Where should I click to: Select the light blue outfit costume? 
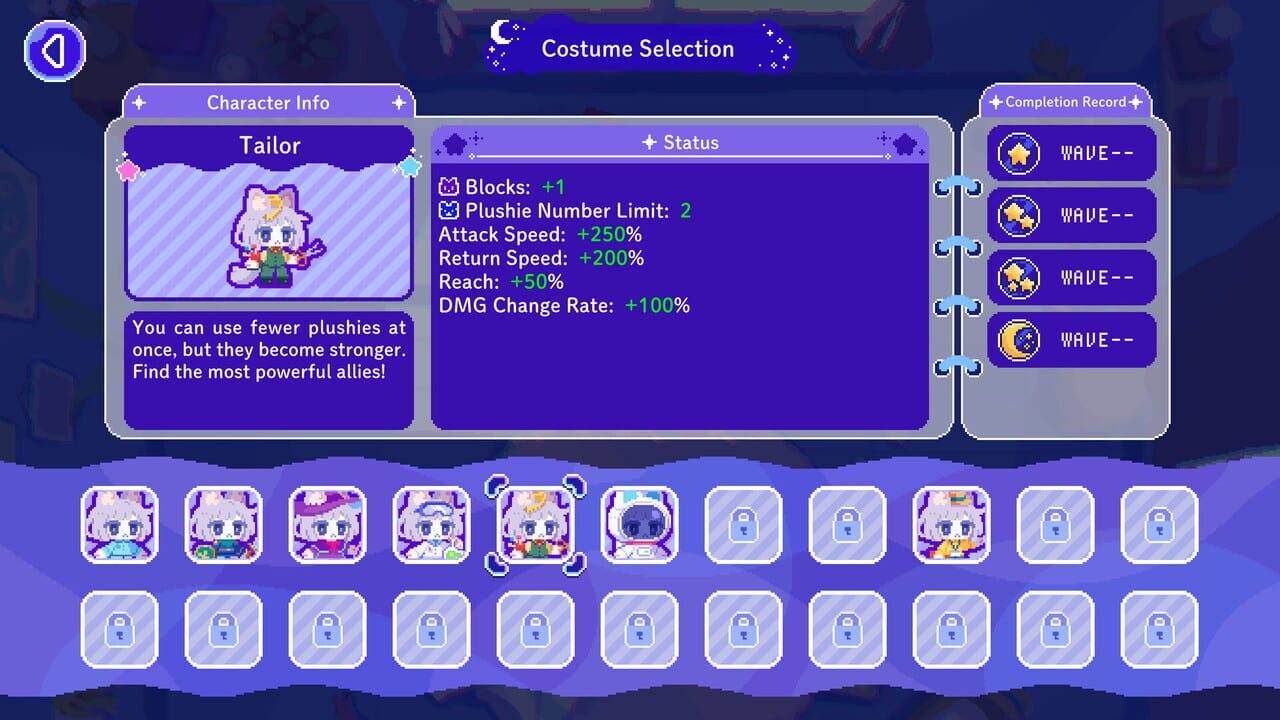pyautogui.click(x=120, y=525)
